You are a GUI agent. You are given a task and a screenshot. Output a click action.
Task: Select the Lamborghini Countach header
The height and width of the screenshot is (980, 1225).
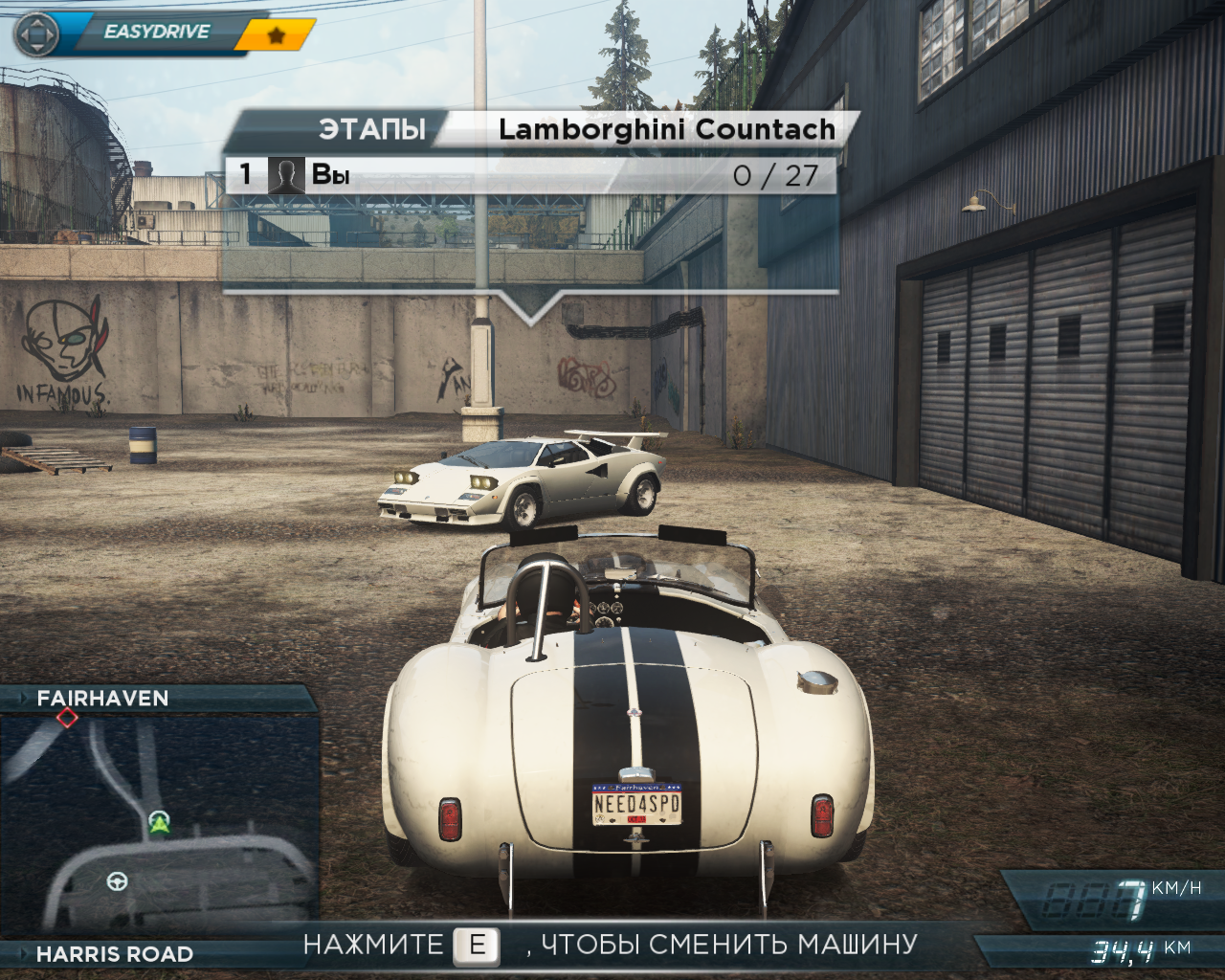pyautogui.click(x=666, y=129)
